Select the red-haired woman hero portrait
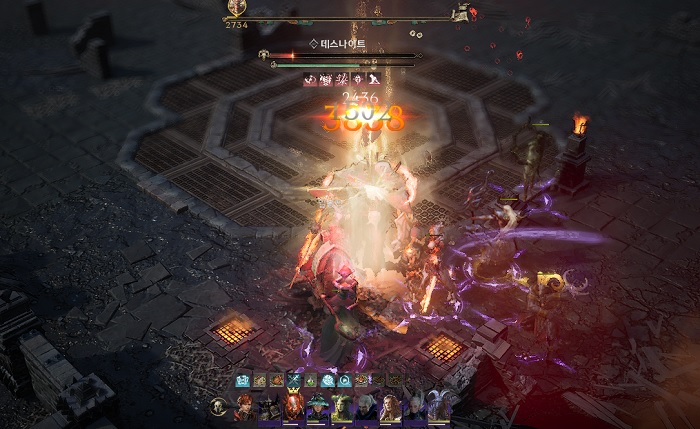 coord(244,408)
